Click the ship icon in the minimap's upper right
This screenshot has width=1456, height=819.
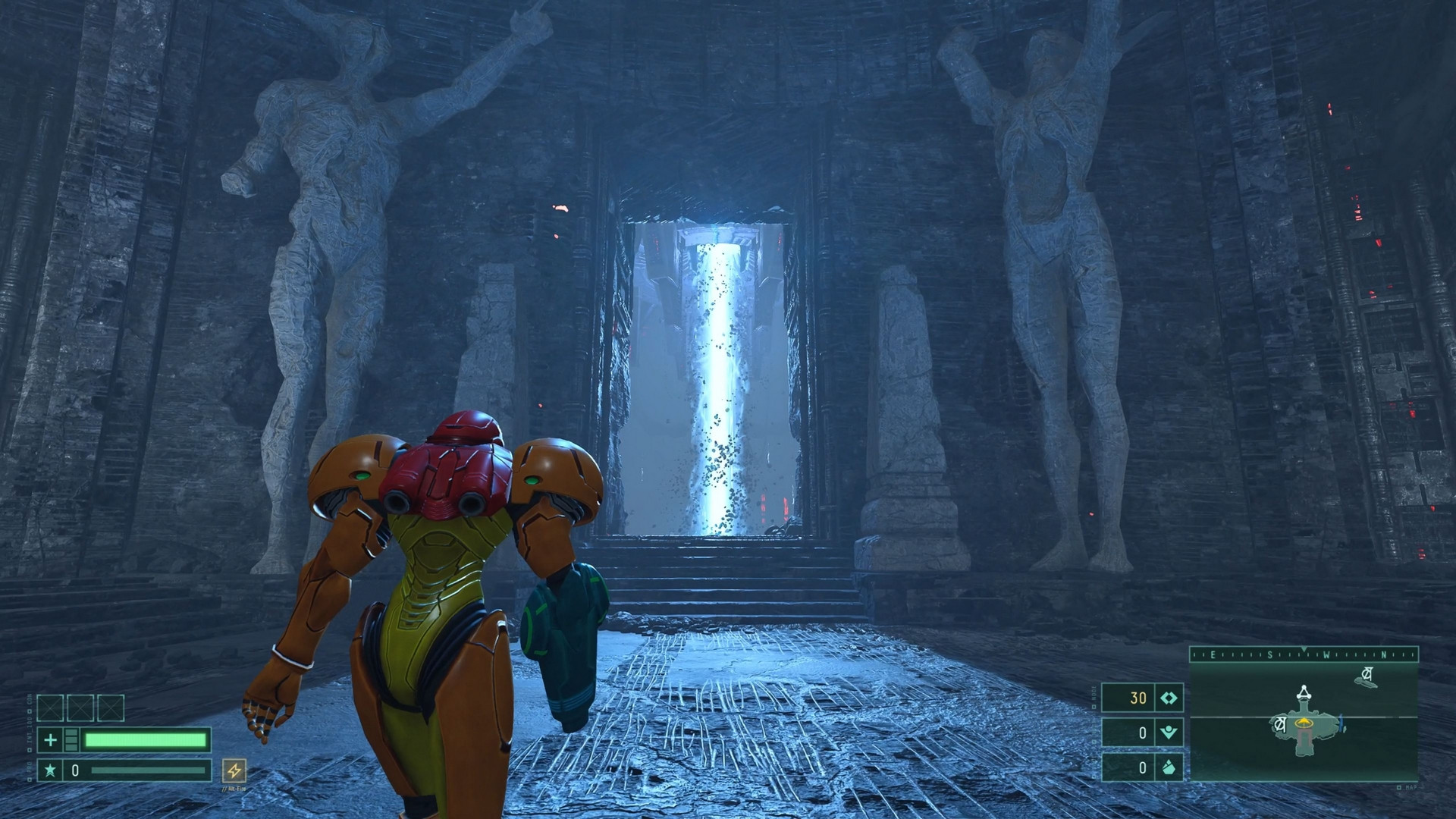[1366, 675]
